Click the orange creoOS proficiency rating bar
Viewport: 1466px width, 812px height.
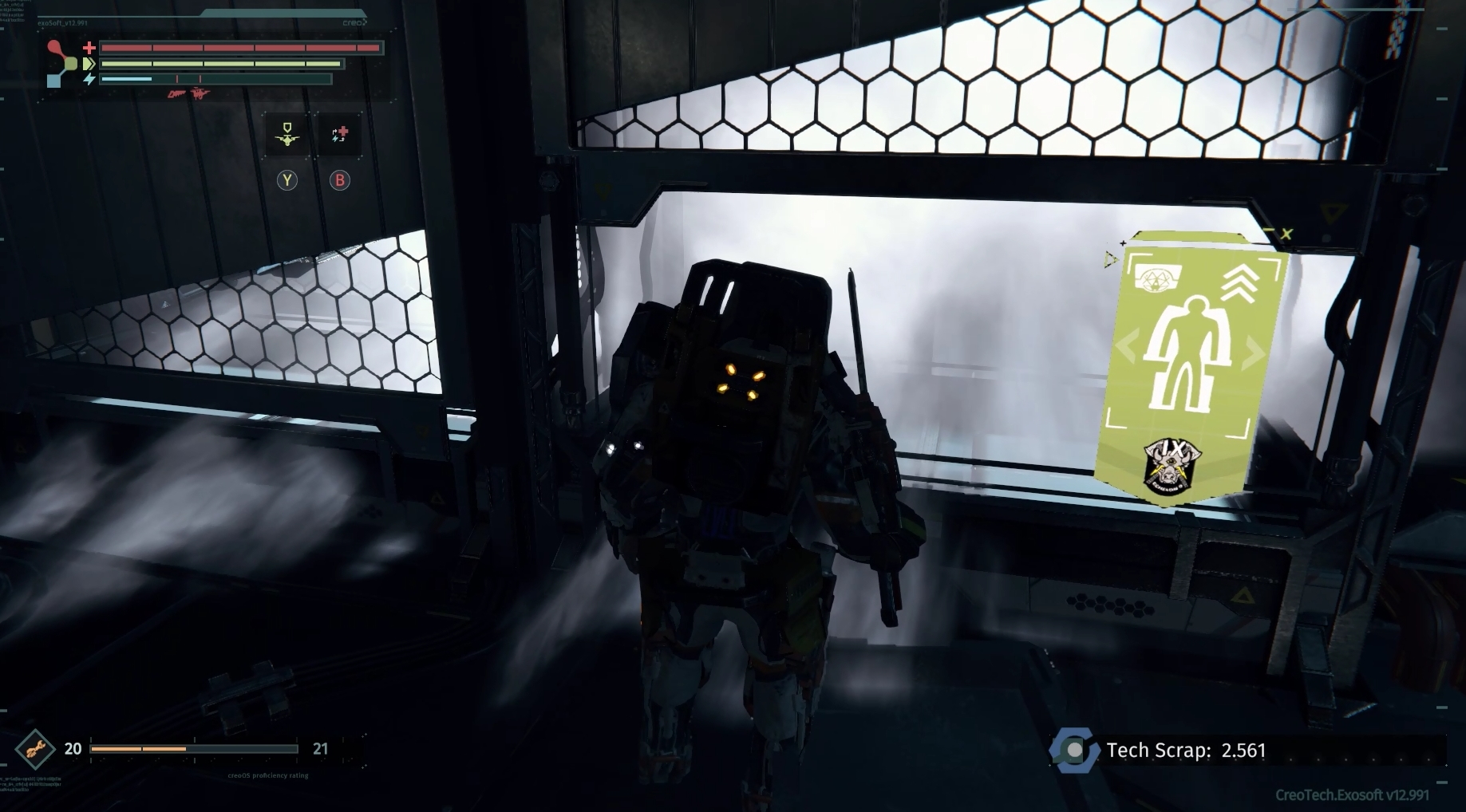[x=136, y=749]
